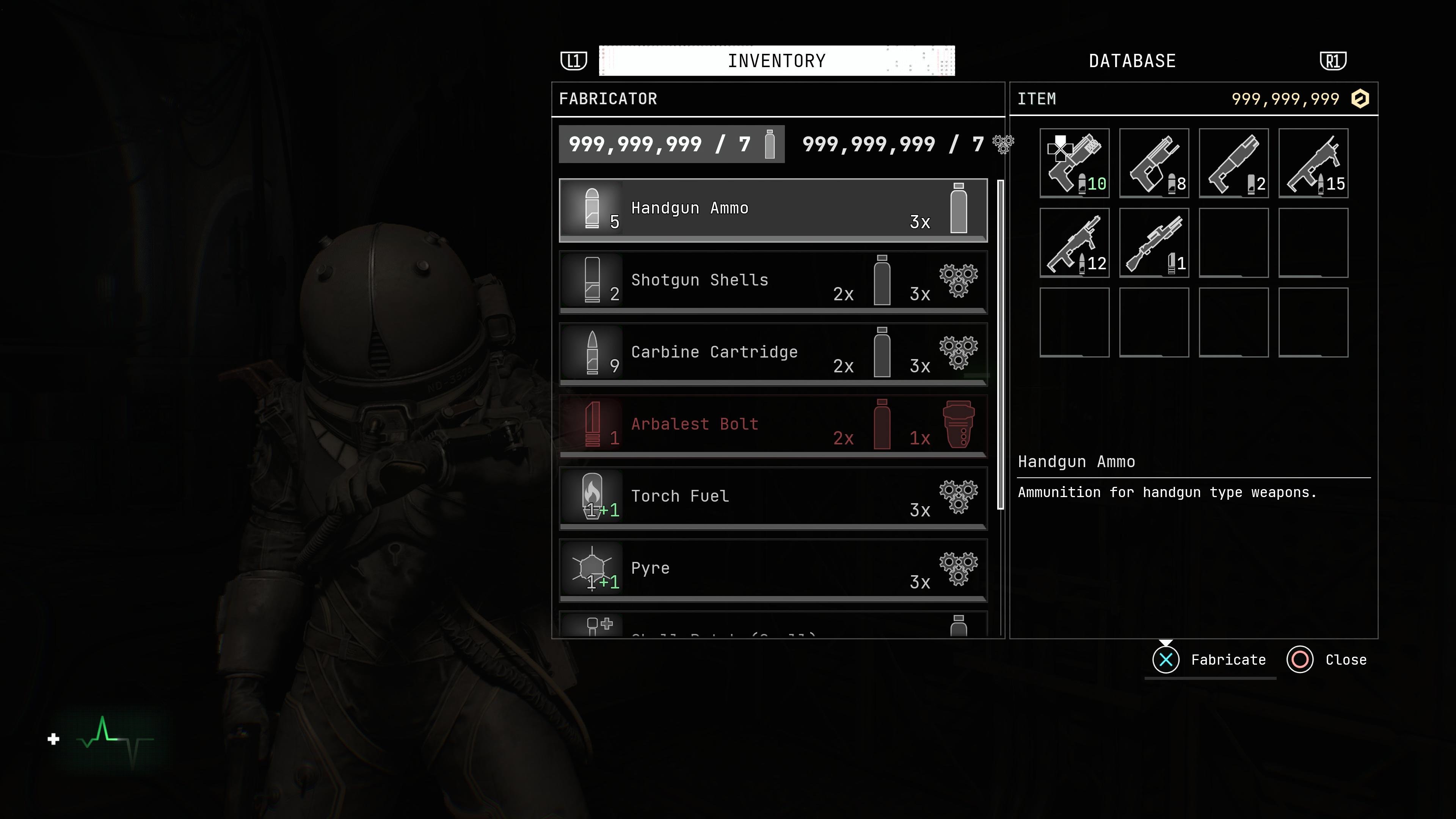Select the Torch Fuel recipe
This screenshot has height=819, width=1456.
(773, 497)
